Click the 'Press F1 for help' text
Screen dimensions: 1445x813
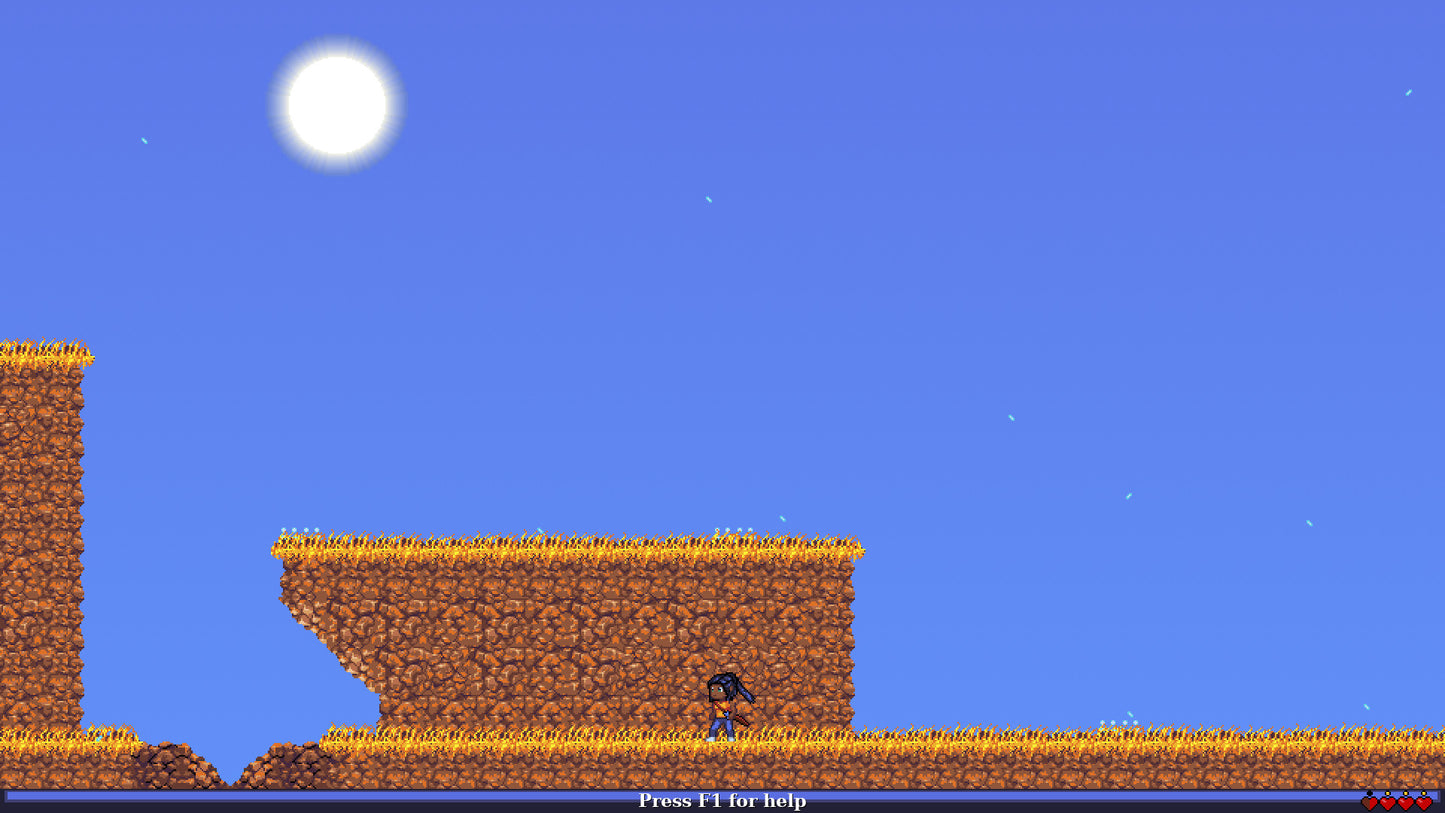722,801
